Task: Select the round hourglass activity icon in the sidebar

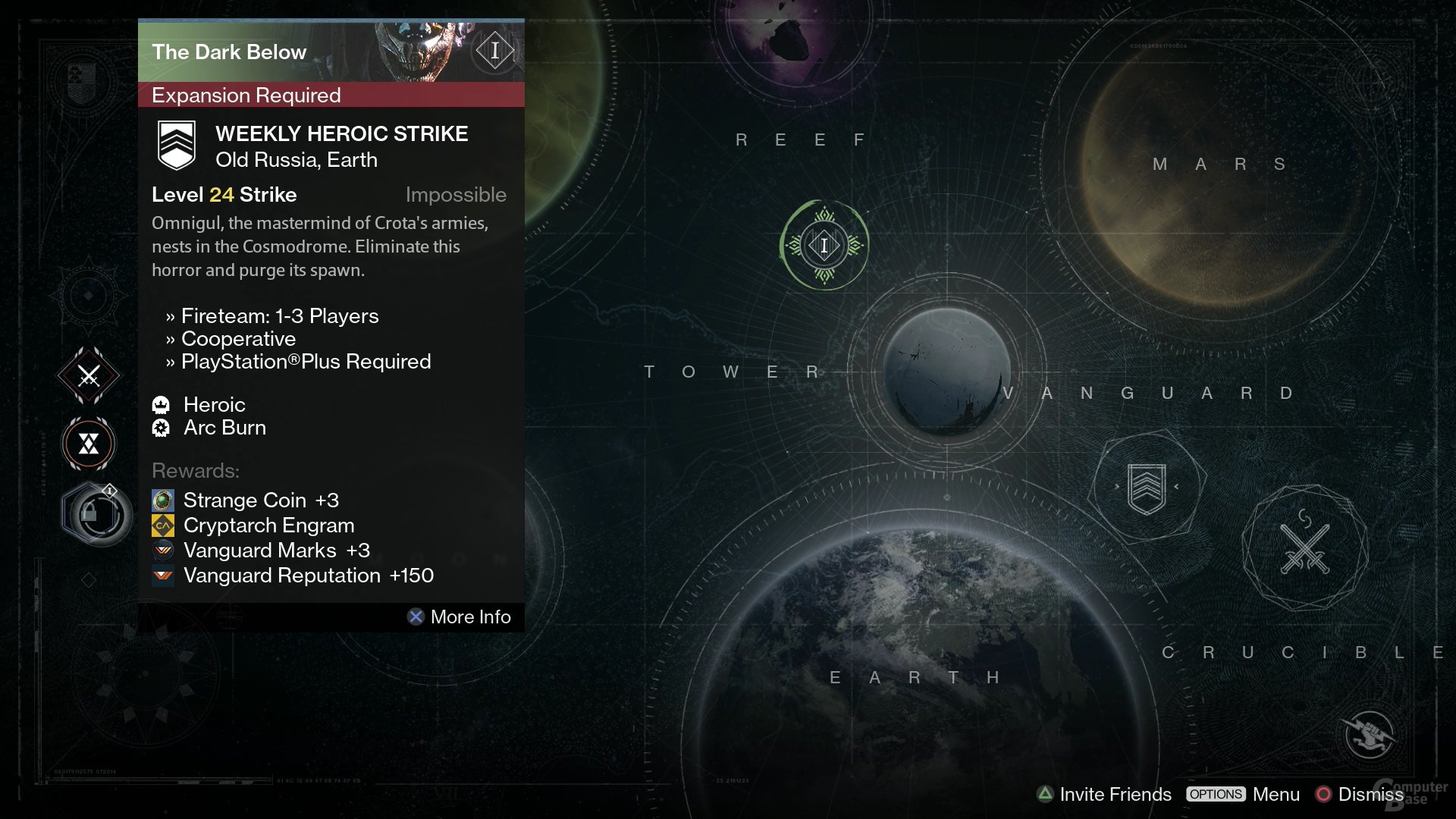Action: (x=89, y=444)
